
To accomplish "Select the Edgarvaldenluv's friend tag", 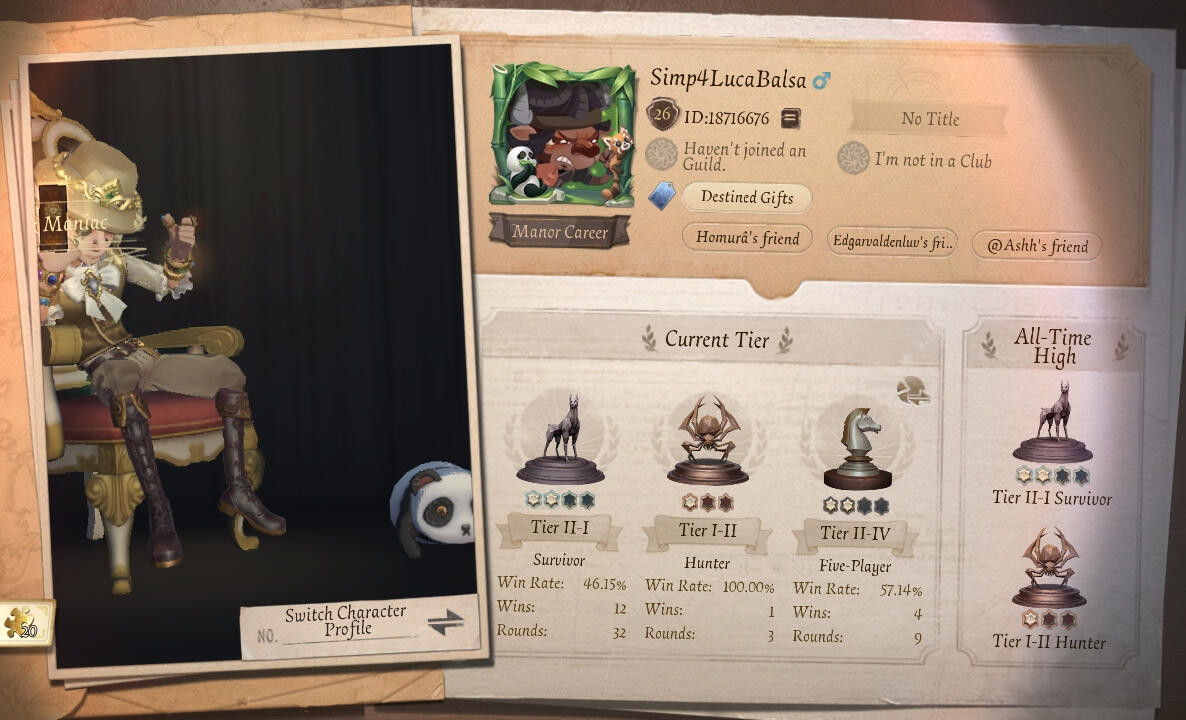I will (x=892, y=240).
